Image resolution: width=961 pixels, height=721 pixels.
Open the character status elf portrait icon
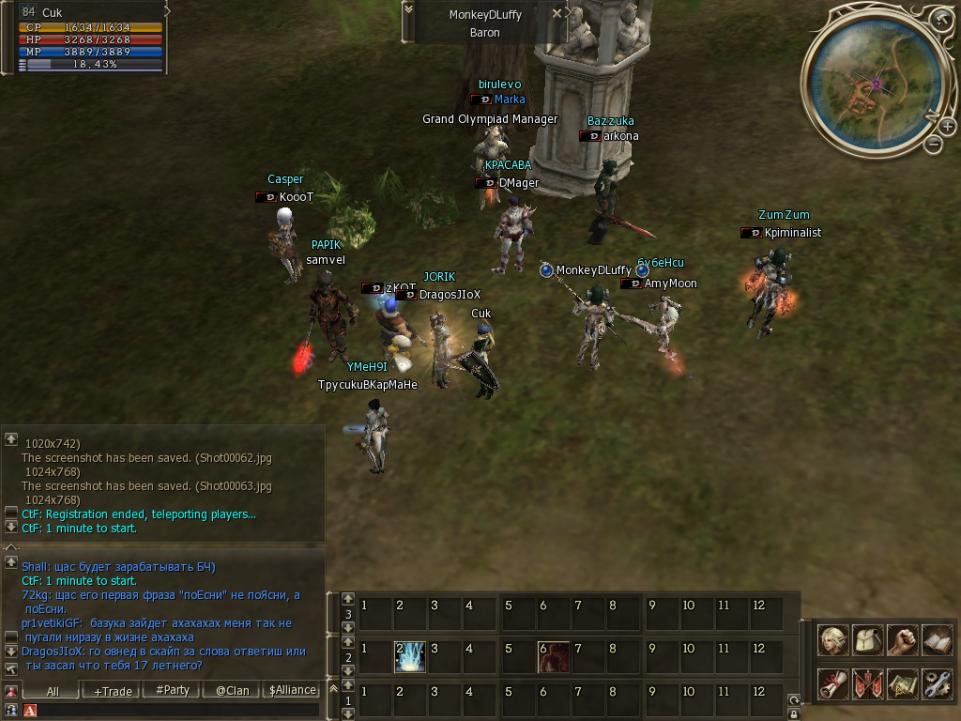tap(831, 640)
